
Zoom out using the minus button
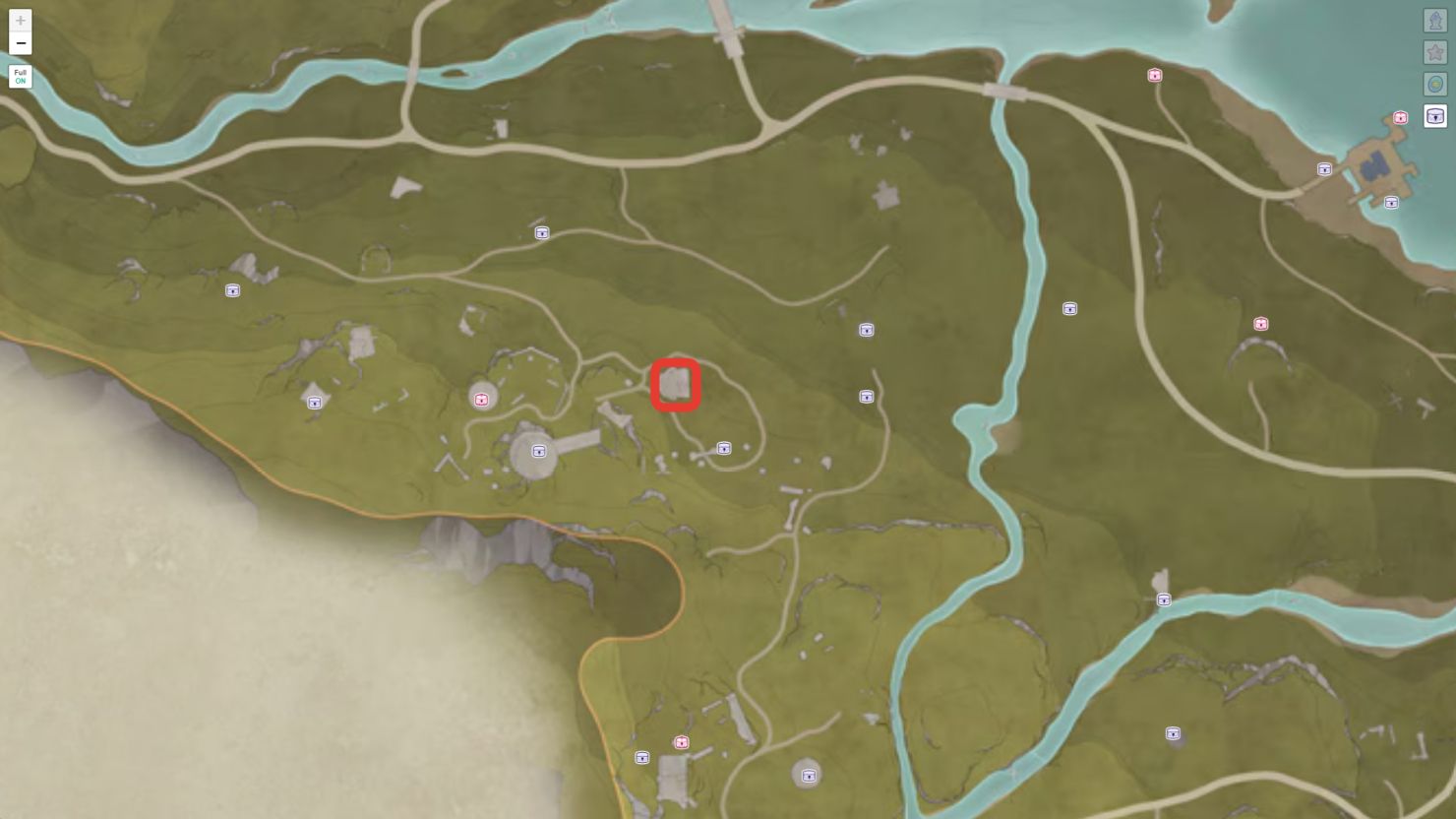[20, 43]
